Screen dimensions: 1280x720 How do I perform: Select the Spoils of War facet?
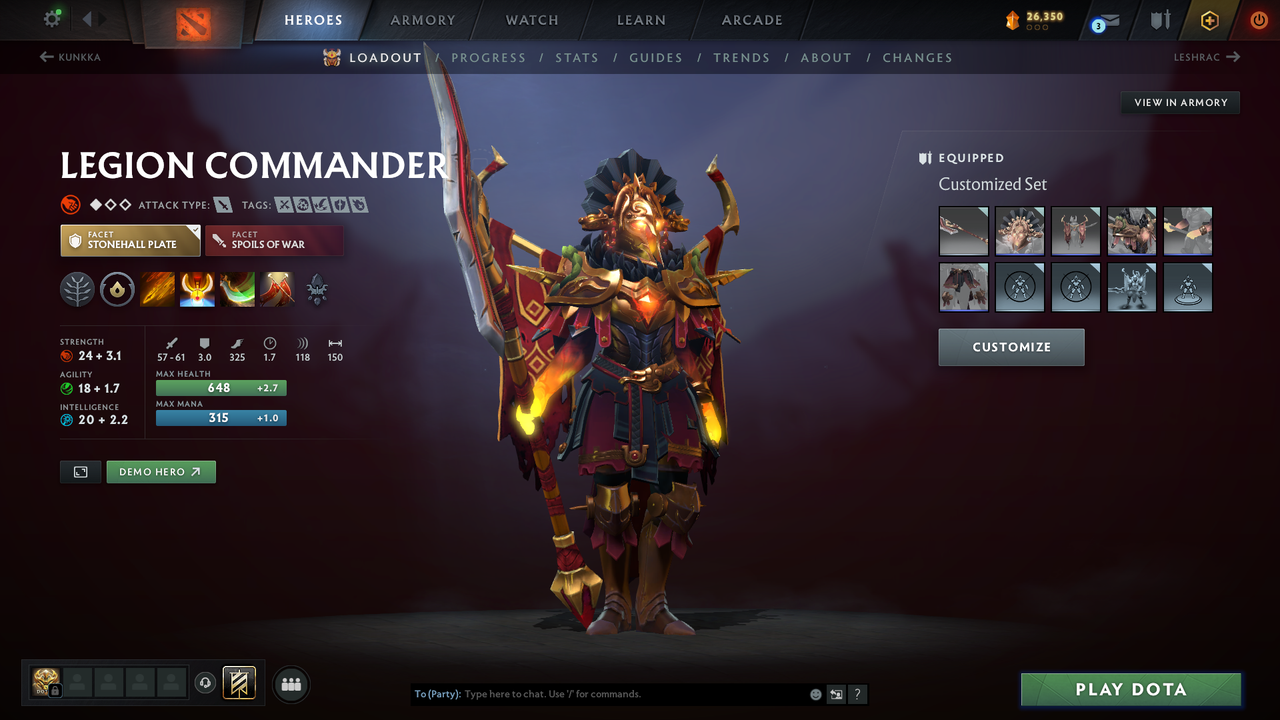274,240
